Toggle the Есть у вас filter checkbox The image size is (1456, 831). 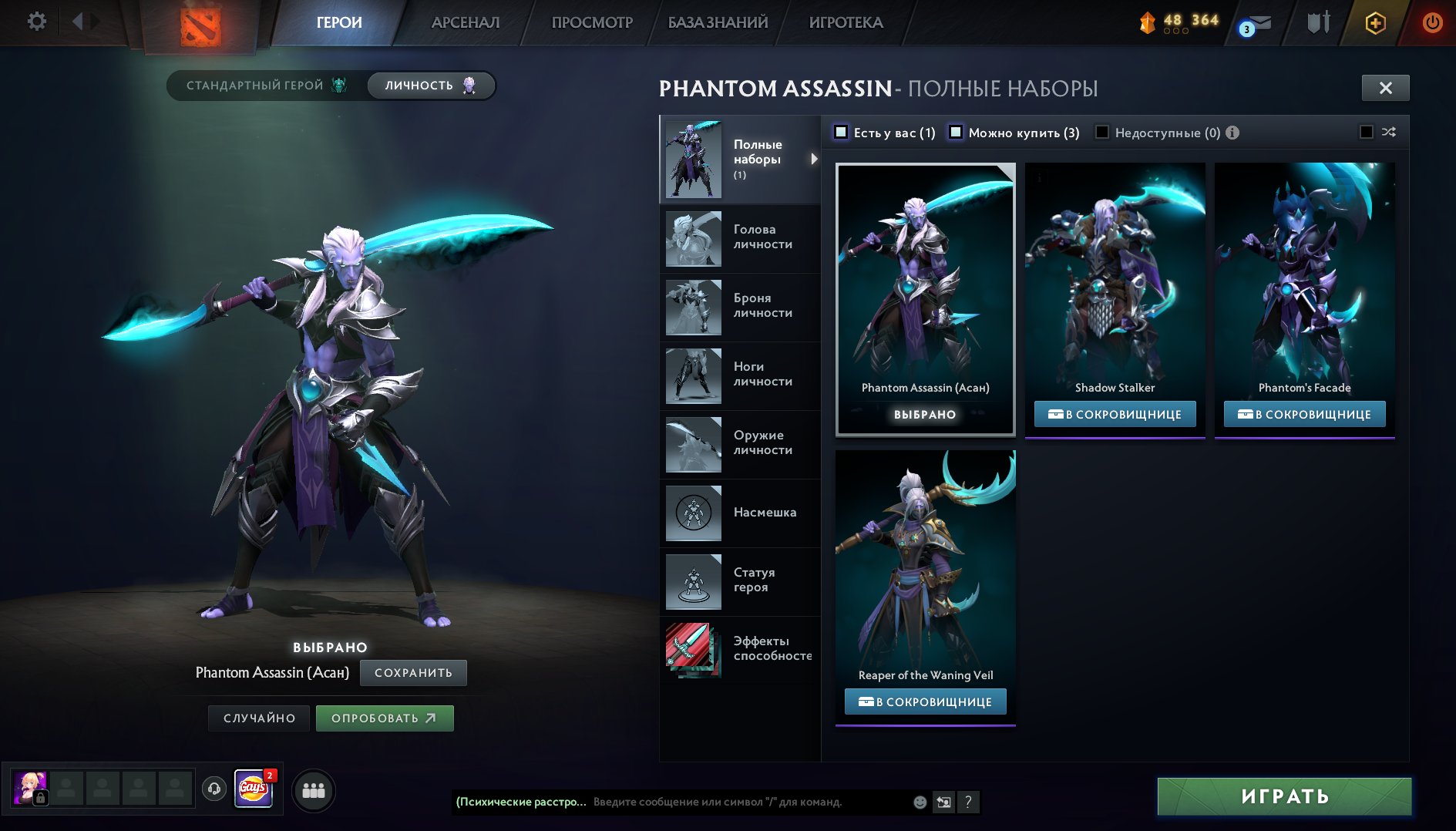tap(841, 133)
